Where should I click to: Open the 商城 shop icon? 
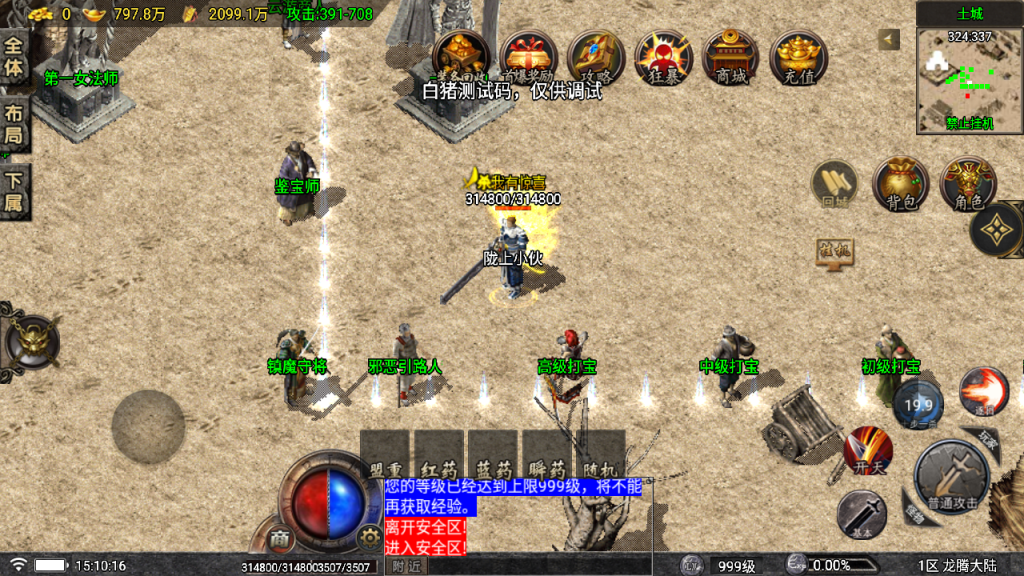(730, 56)
